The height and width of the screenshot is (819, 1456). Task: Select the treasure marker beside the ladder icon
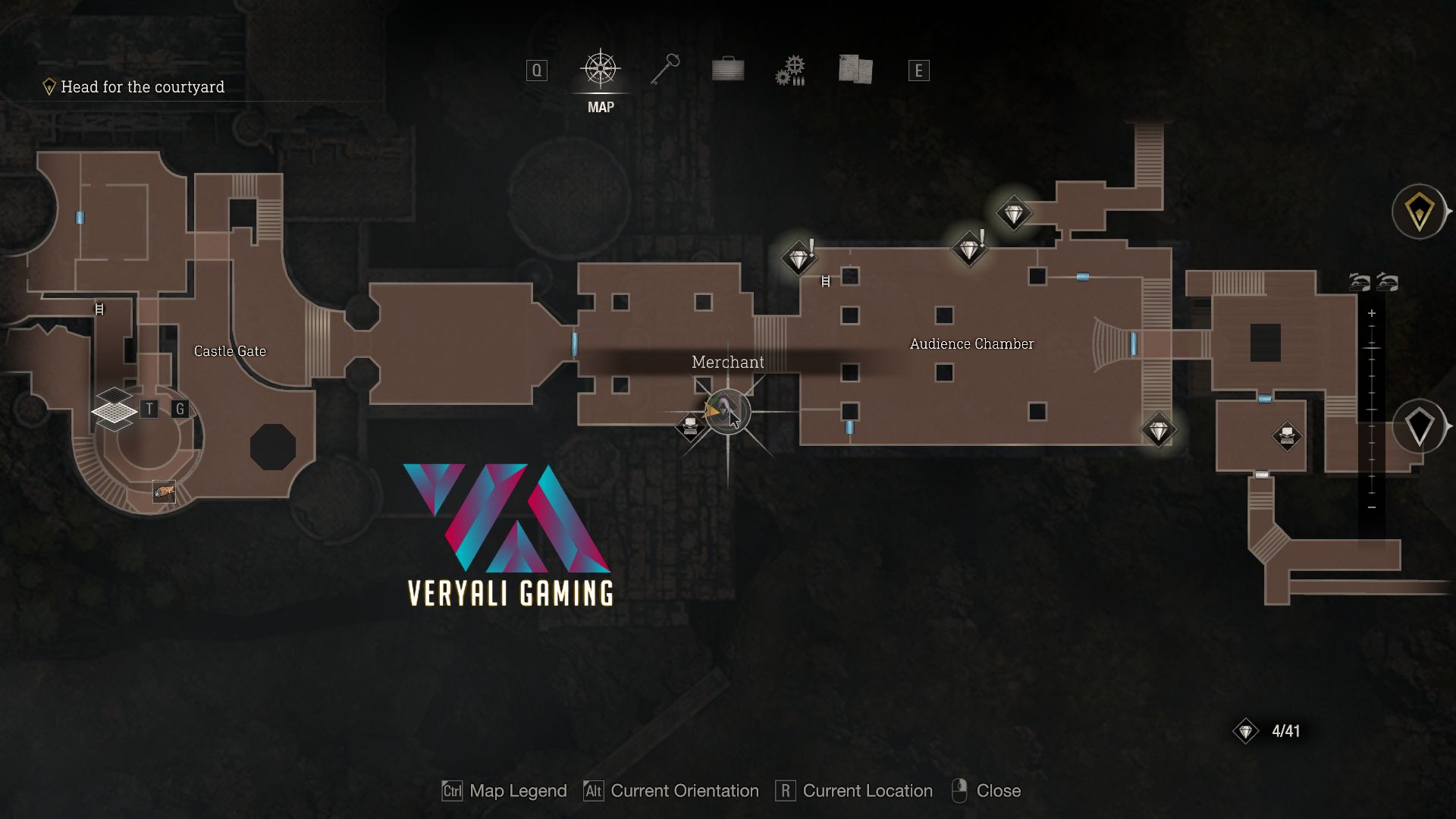(798, 258)
